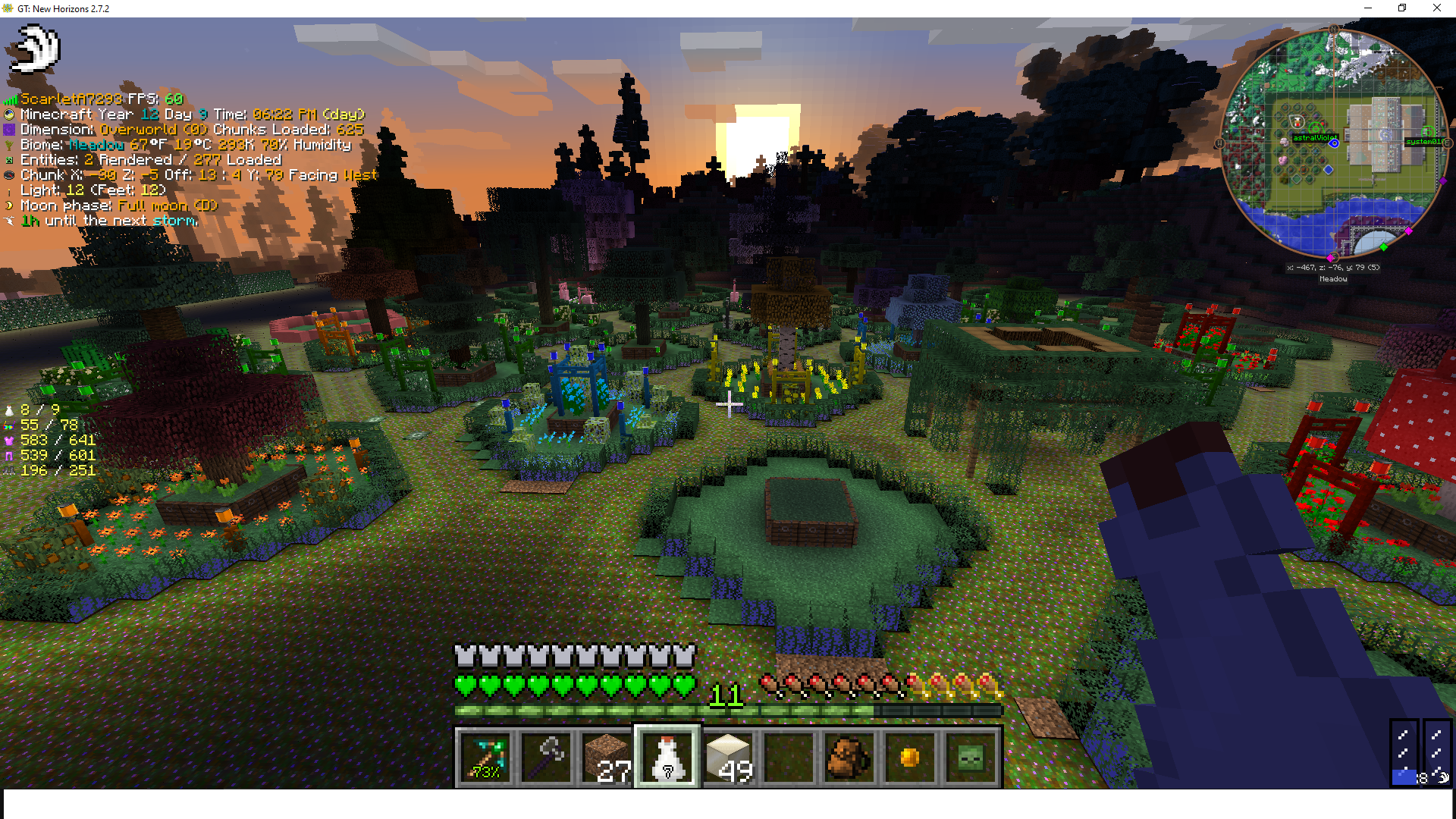Select the zombie head hotbar slot
Image resolution: width=1456 pixels, height=819 pixels.
[971, 757]
